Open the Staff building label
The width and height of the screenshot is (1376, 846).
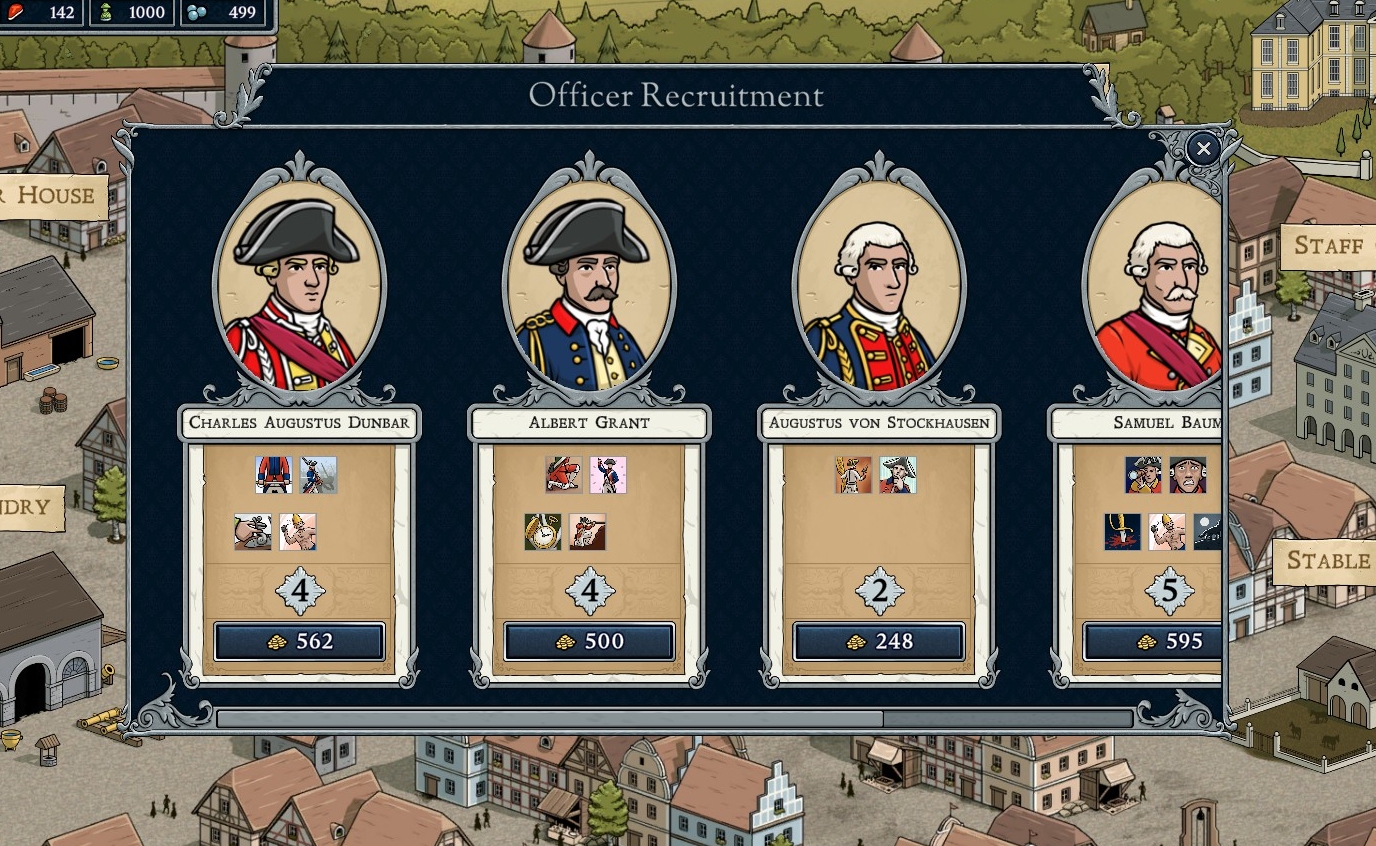coord(1328,246)
